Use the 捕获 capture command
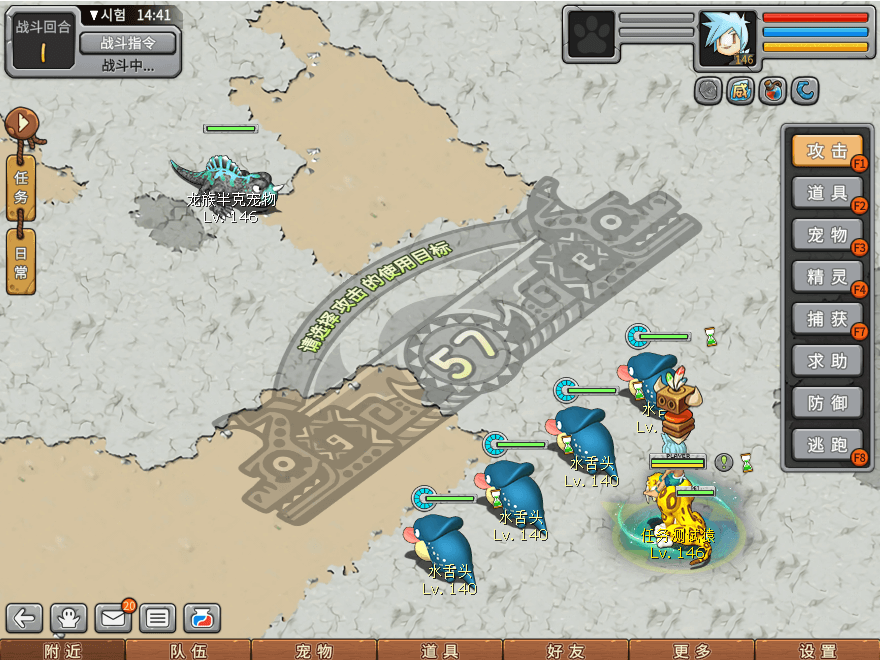The image size is (880, 660). click(827, 319)
